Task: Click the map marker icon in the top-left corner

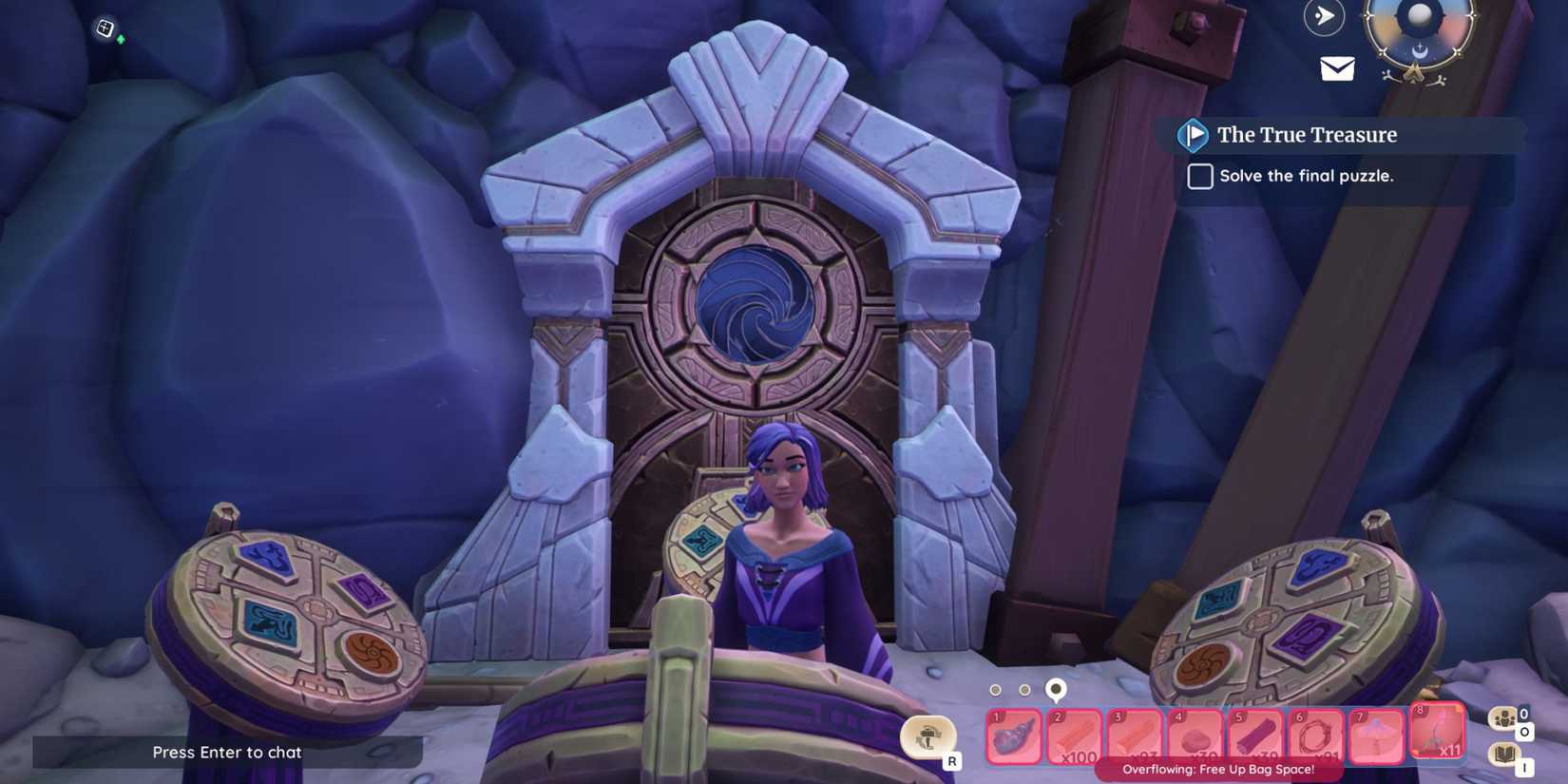Action: 104,27
